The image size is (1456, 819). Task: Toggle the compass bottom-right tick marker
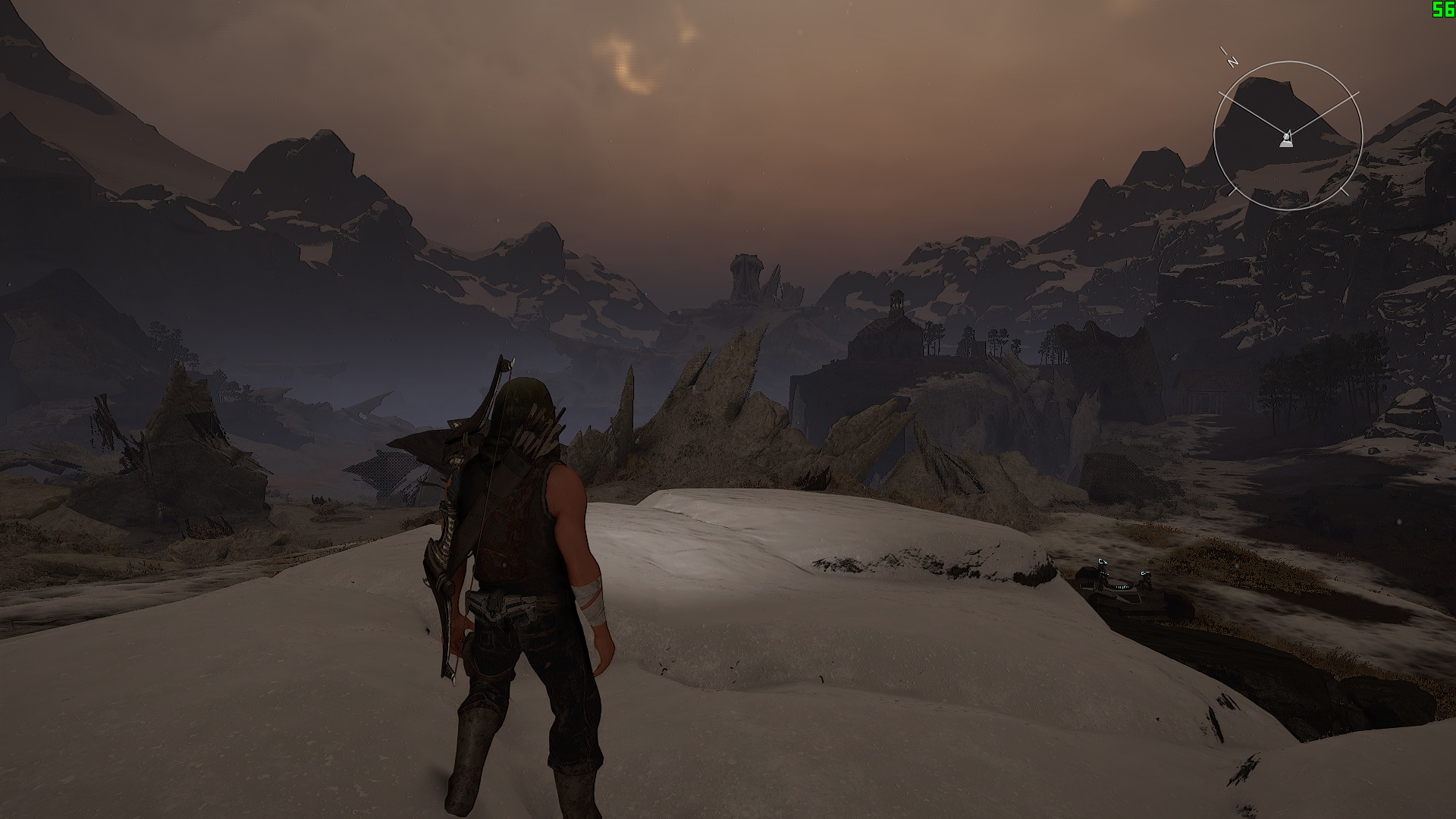point(1344,191)
